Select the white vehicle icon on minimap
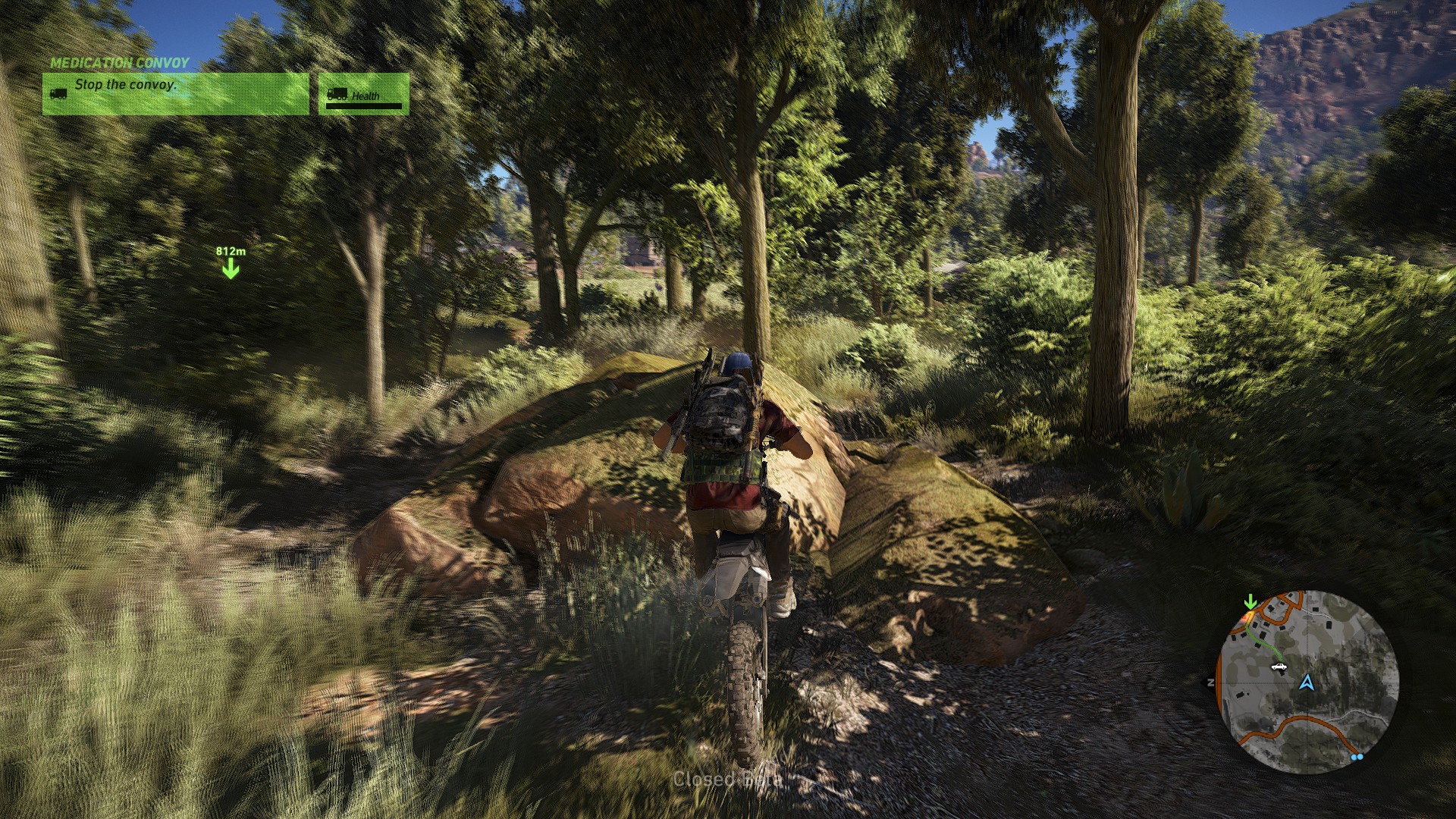The height and width of the screenshot is (819, 1456). tap(1279, 667)
